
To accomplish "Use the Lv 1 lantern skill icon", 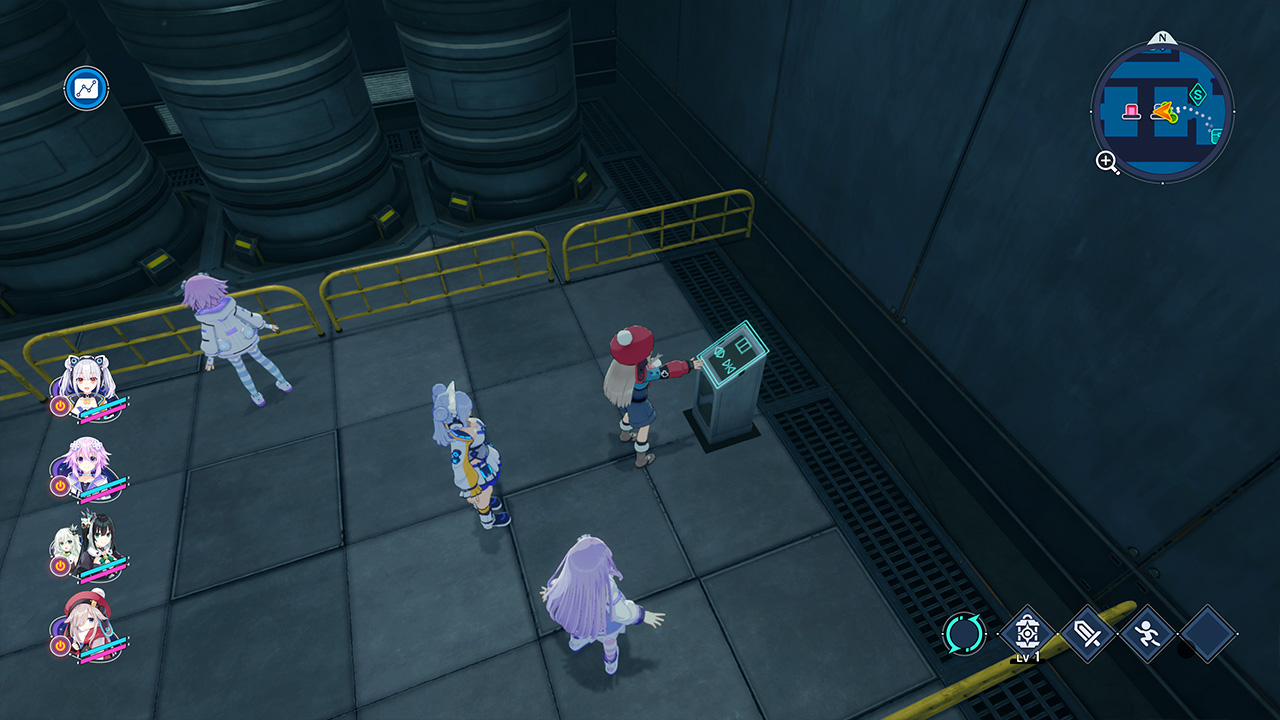I will click(1026, 633).
